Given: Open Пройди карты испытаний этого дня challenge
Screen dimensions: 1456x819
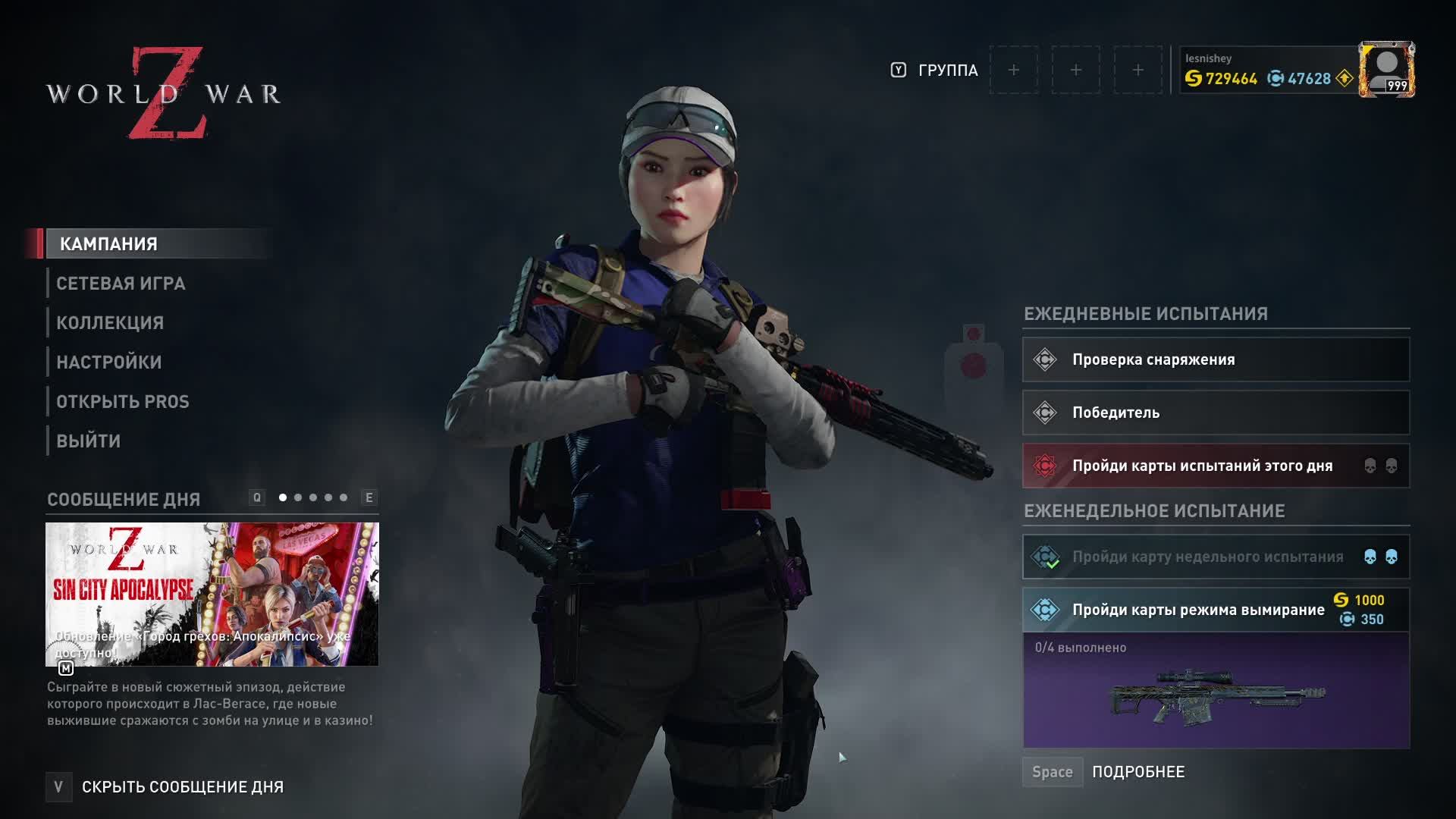Looking at the screenshot, I should tap(1216, 466).
